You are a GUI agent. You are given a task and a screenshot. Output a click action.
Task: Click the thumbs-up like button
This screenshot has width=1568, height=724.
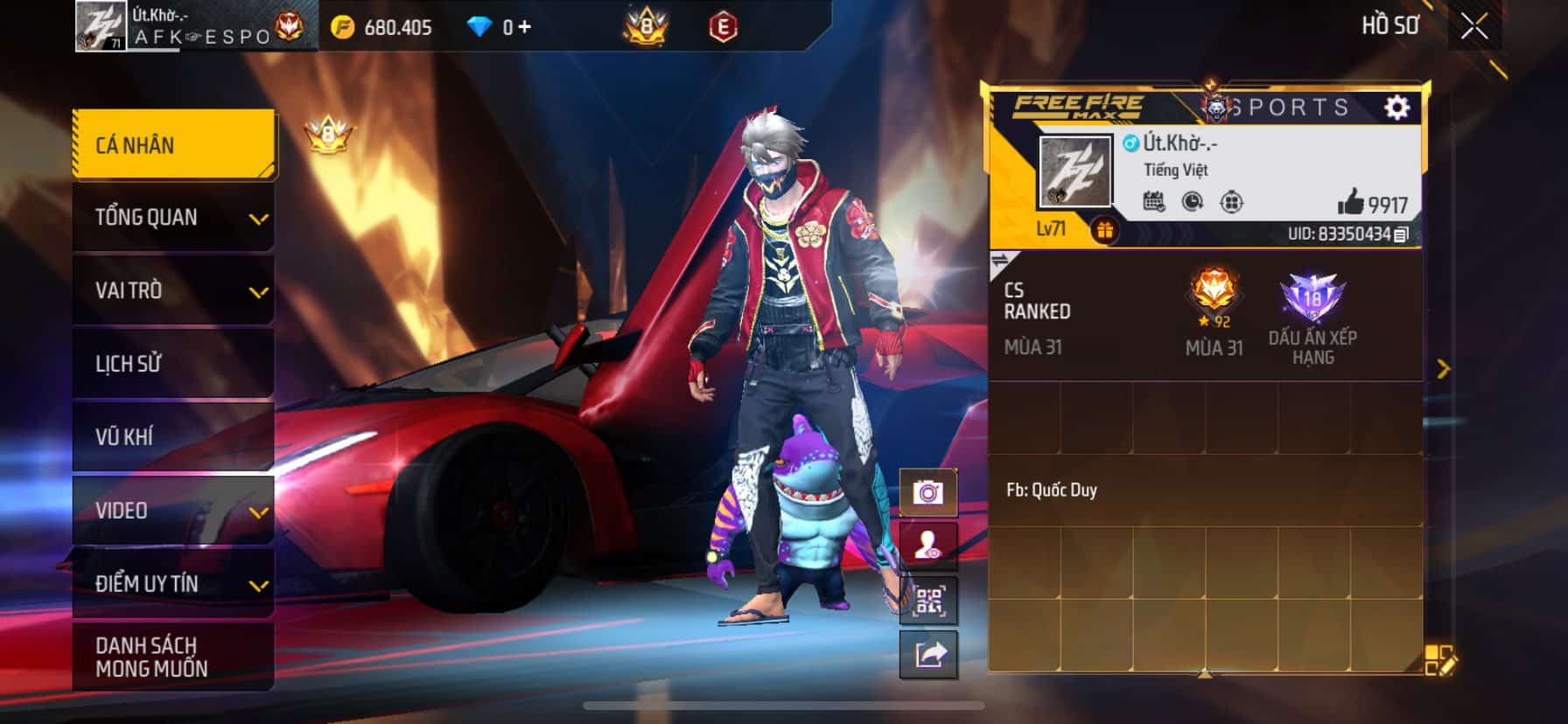coord(1351,203)
